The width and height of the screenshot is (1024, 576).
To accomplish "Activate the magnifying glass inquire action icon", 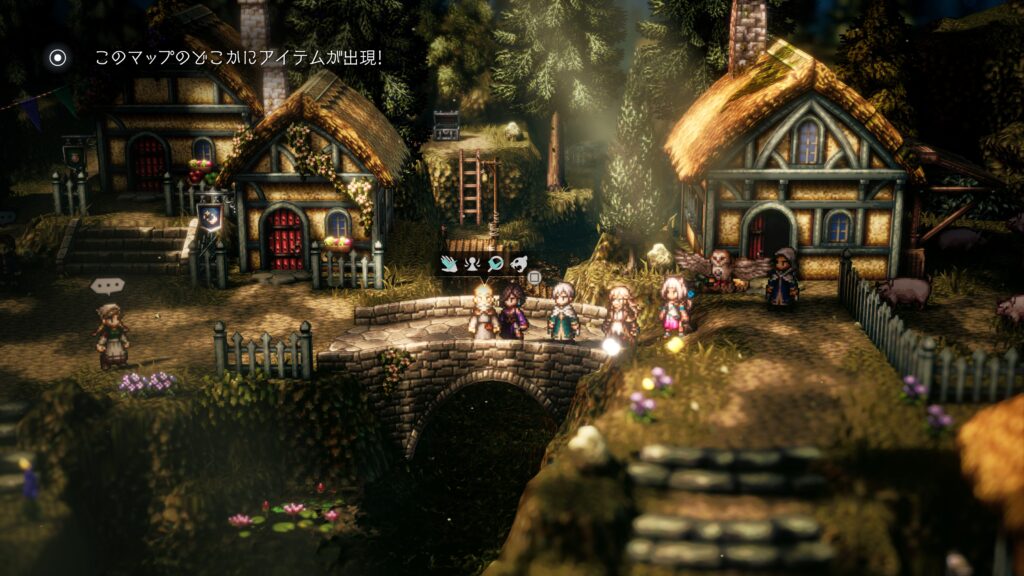I will click(495, 264).
